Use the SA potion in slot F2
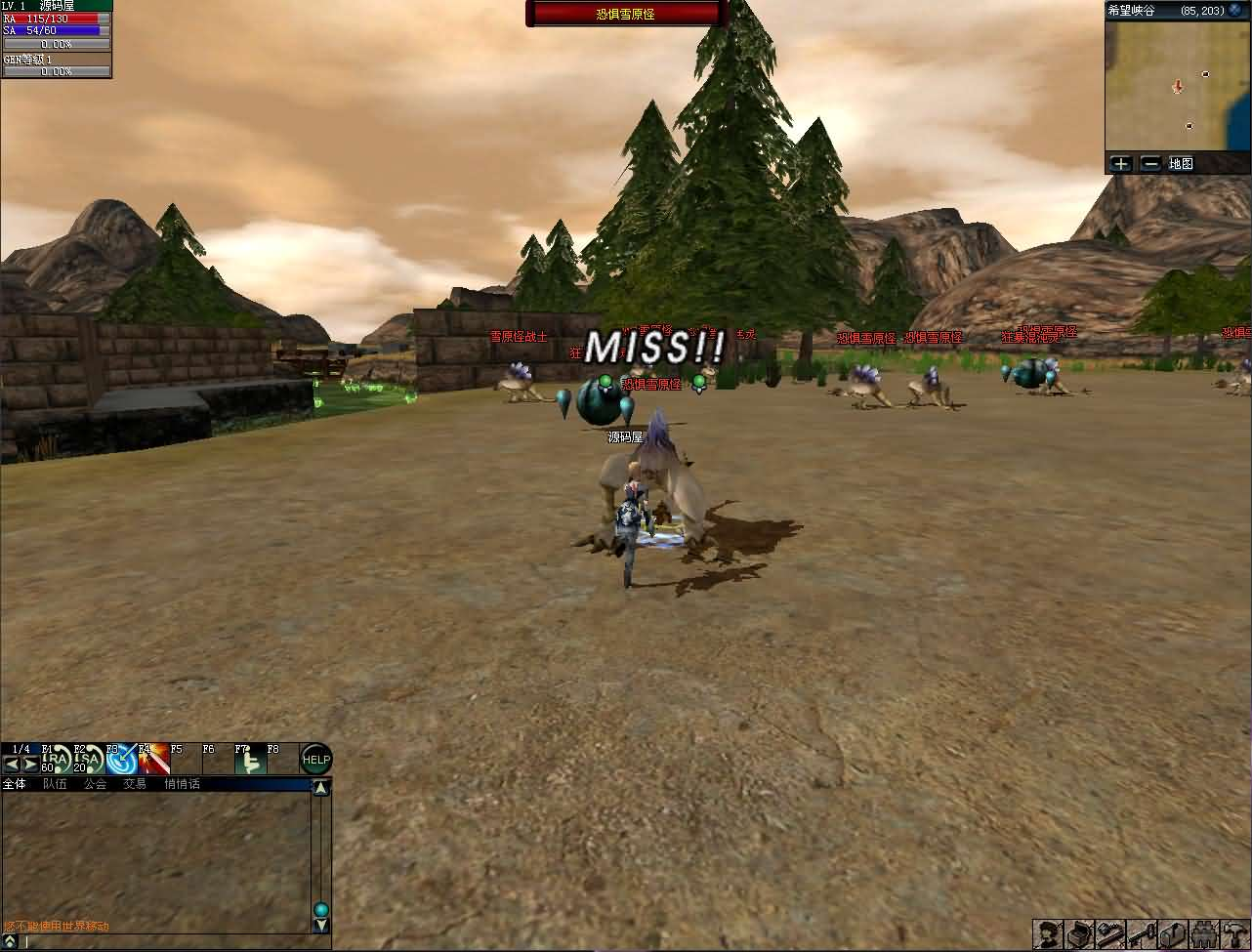 click(x=89, y=760)
